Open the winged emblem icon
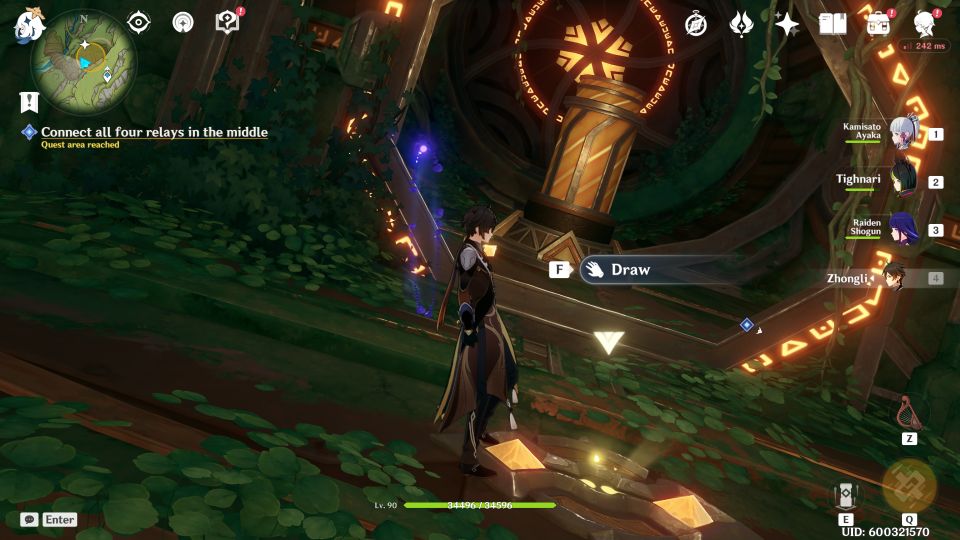The width and height of the screenshot is (960, 540). [x=741, y=24]
